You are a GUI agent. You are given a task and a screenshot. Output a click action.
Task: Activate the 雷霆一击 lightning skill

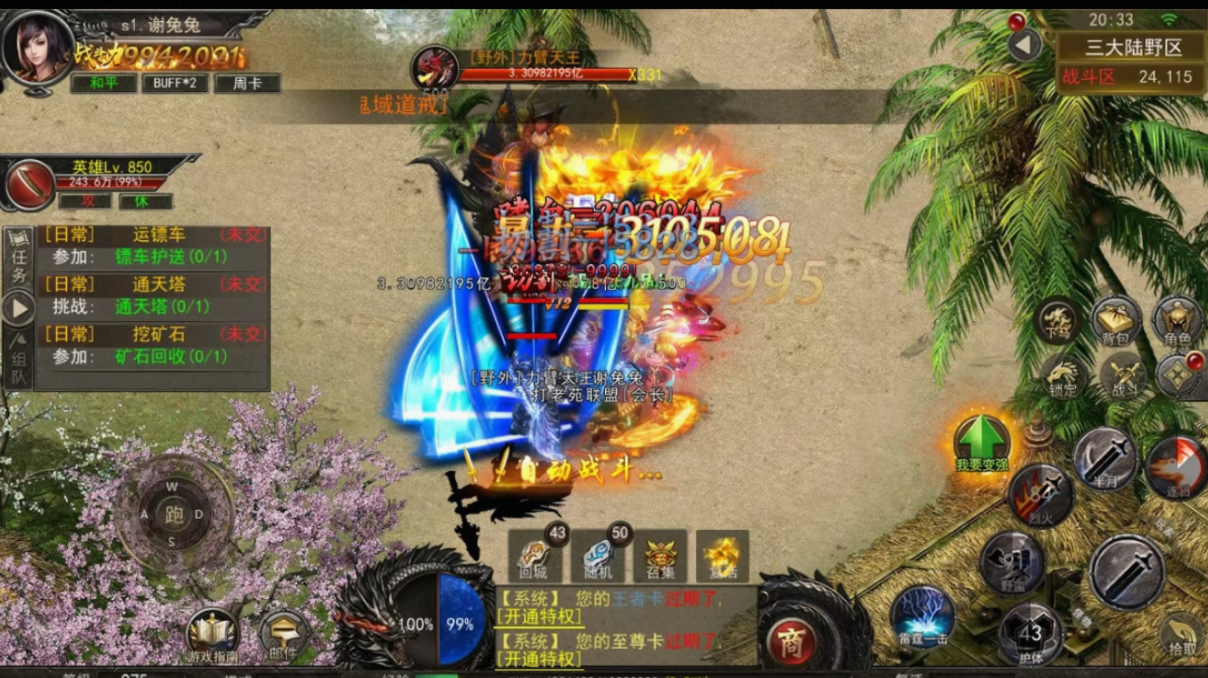click(x=922, y=613)
